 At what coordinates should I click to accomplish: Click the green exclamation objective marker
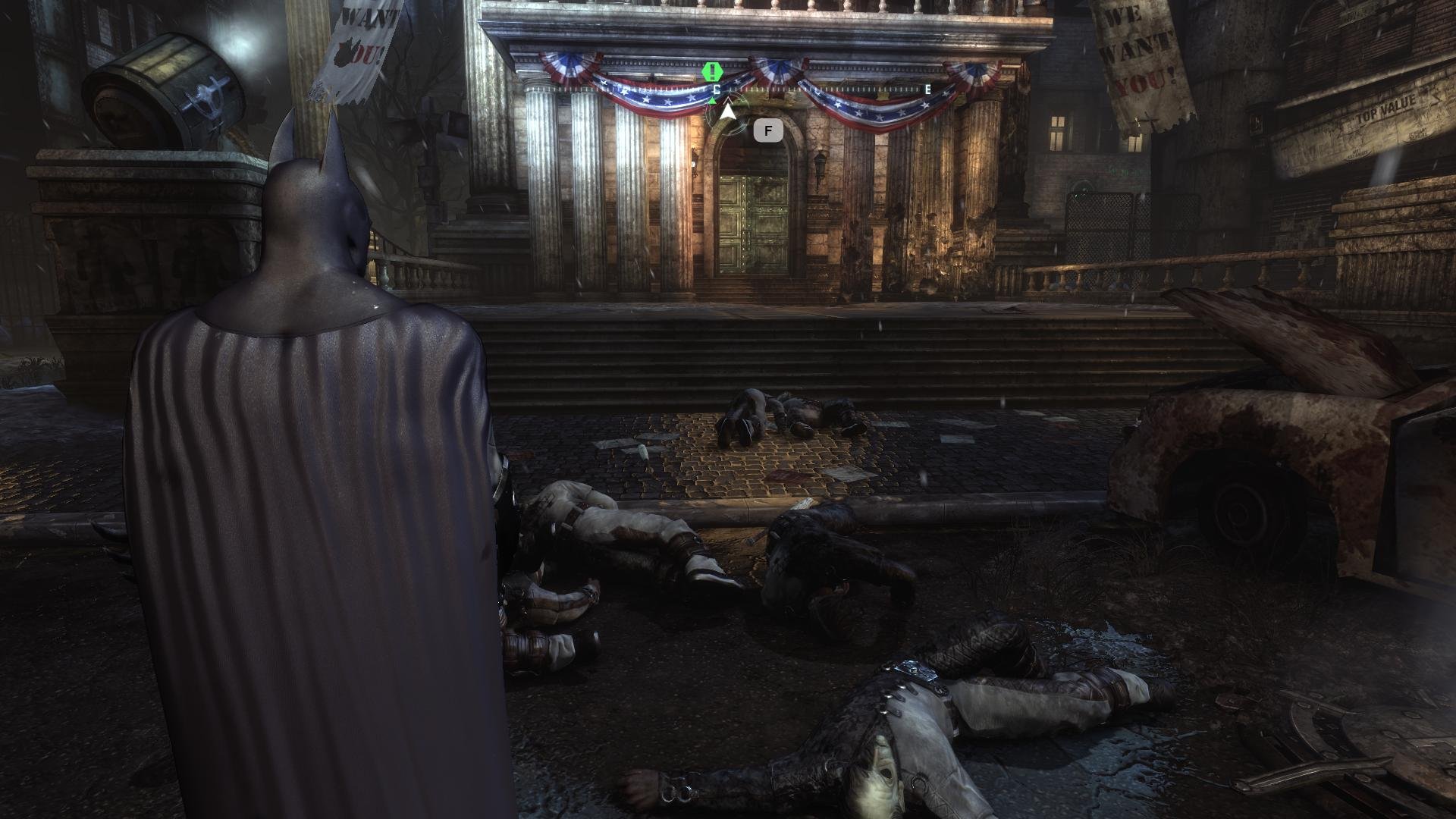point(712,73)
